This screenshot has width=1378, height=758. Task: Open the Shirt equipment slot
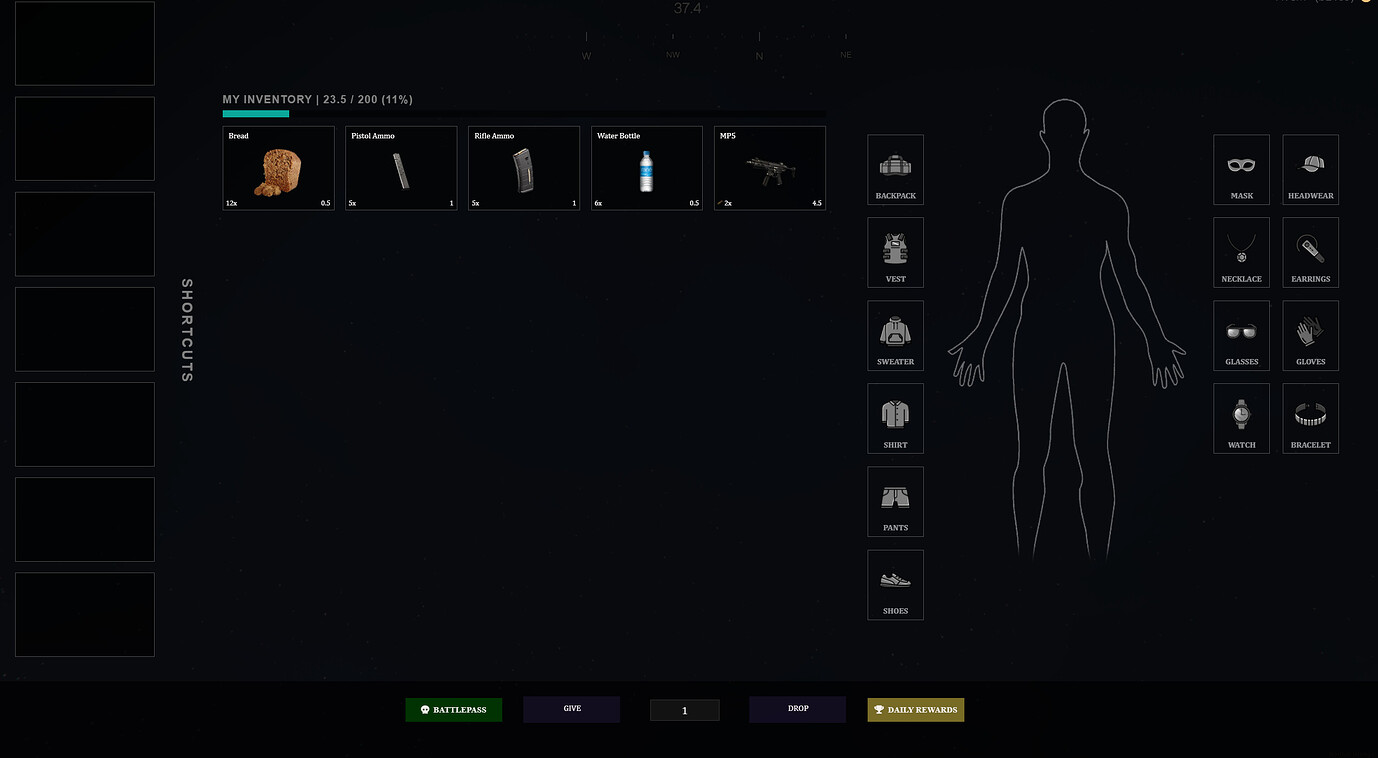(895, 418)
